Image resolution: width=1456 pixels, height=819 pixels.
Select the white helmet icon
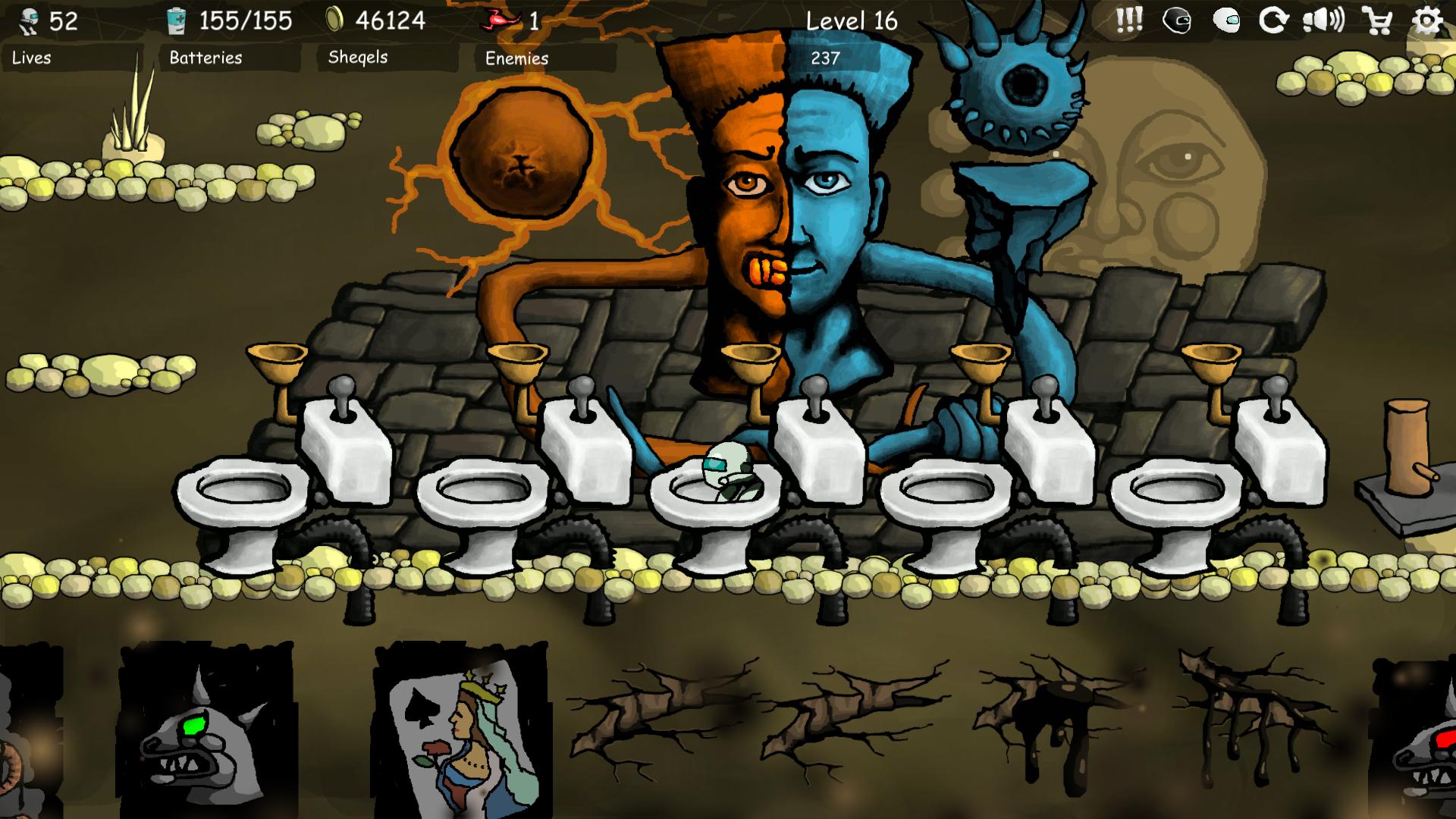(1226, 21)
